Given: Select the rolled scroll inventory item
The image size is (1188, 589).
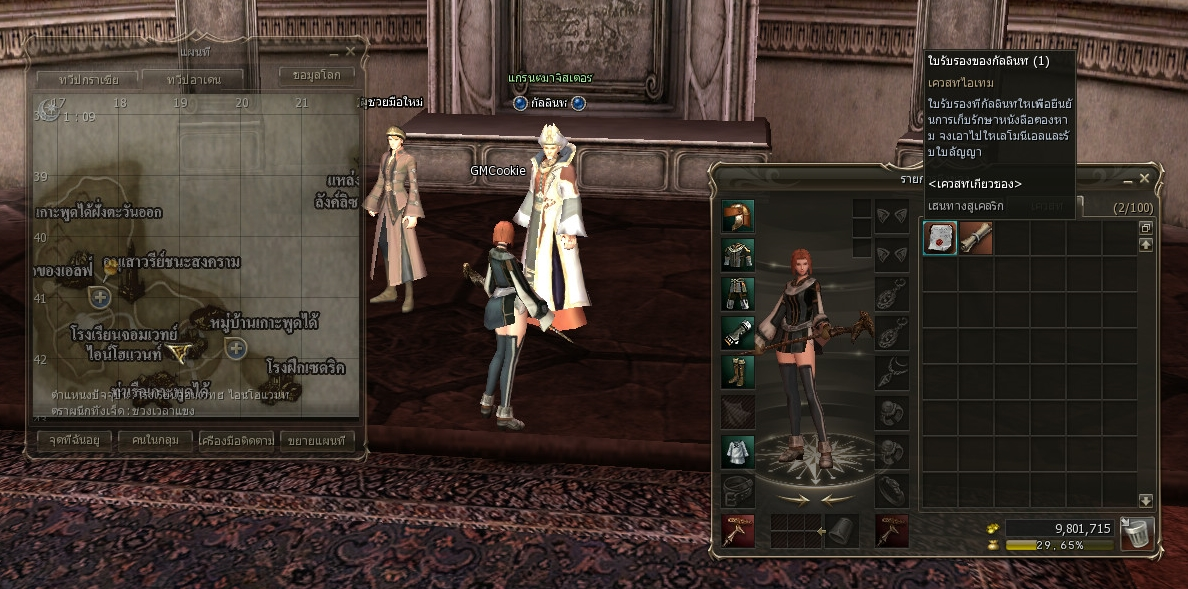Looking at the screenshot, I should [x=975, y=238].
